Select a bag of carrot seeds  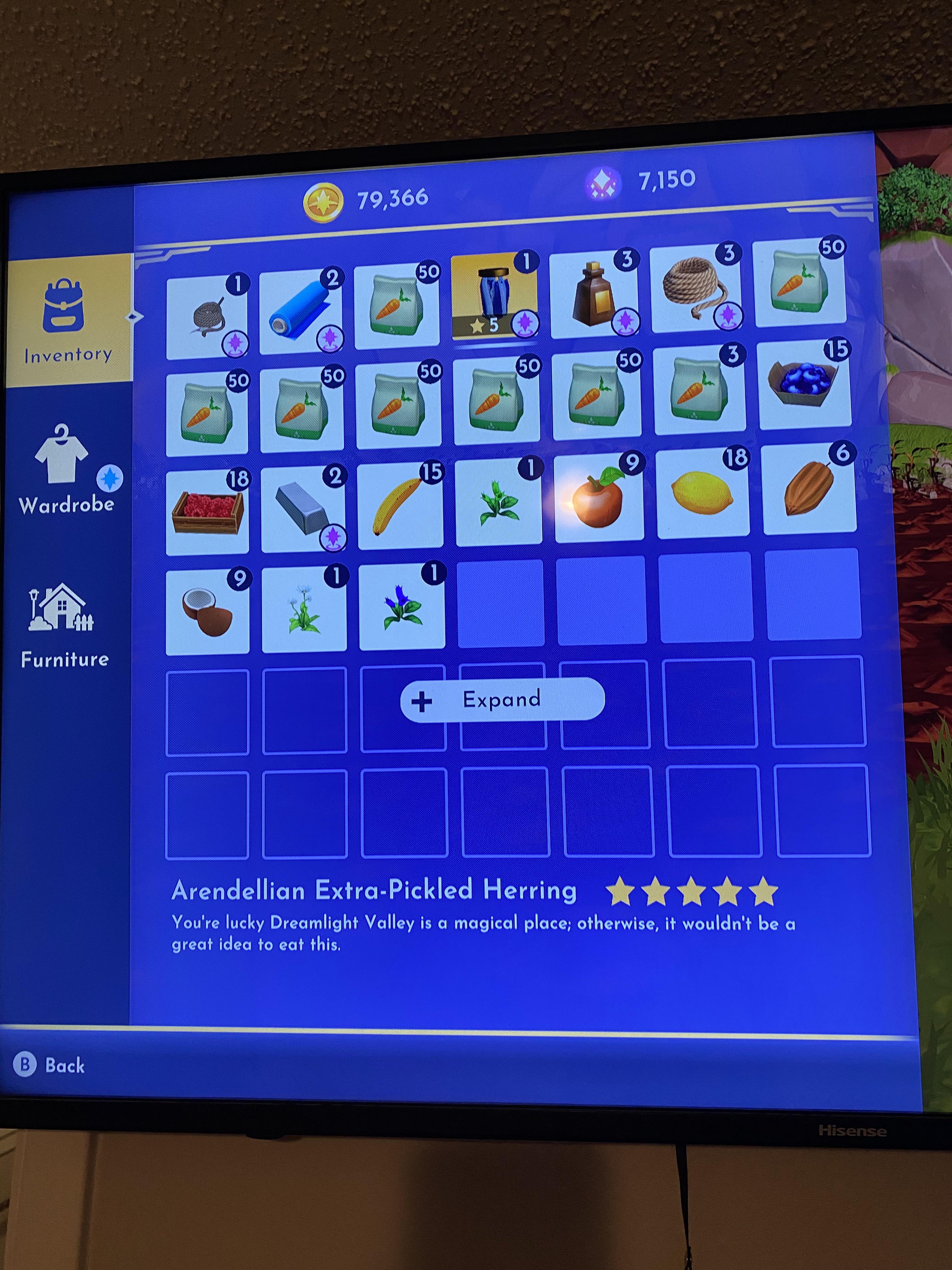pyautogui.click(x=396, y=304)
